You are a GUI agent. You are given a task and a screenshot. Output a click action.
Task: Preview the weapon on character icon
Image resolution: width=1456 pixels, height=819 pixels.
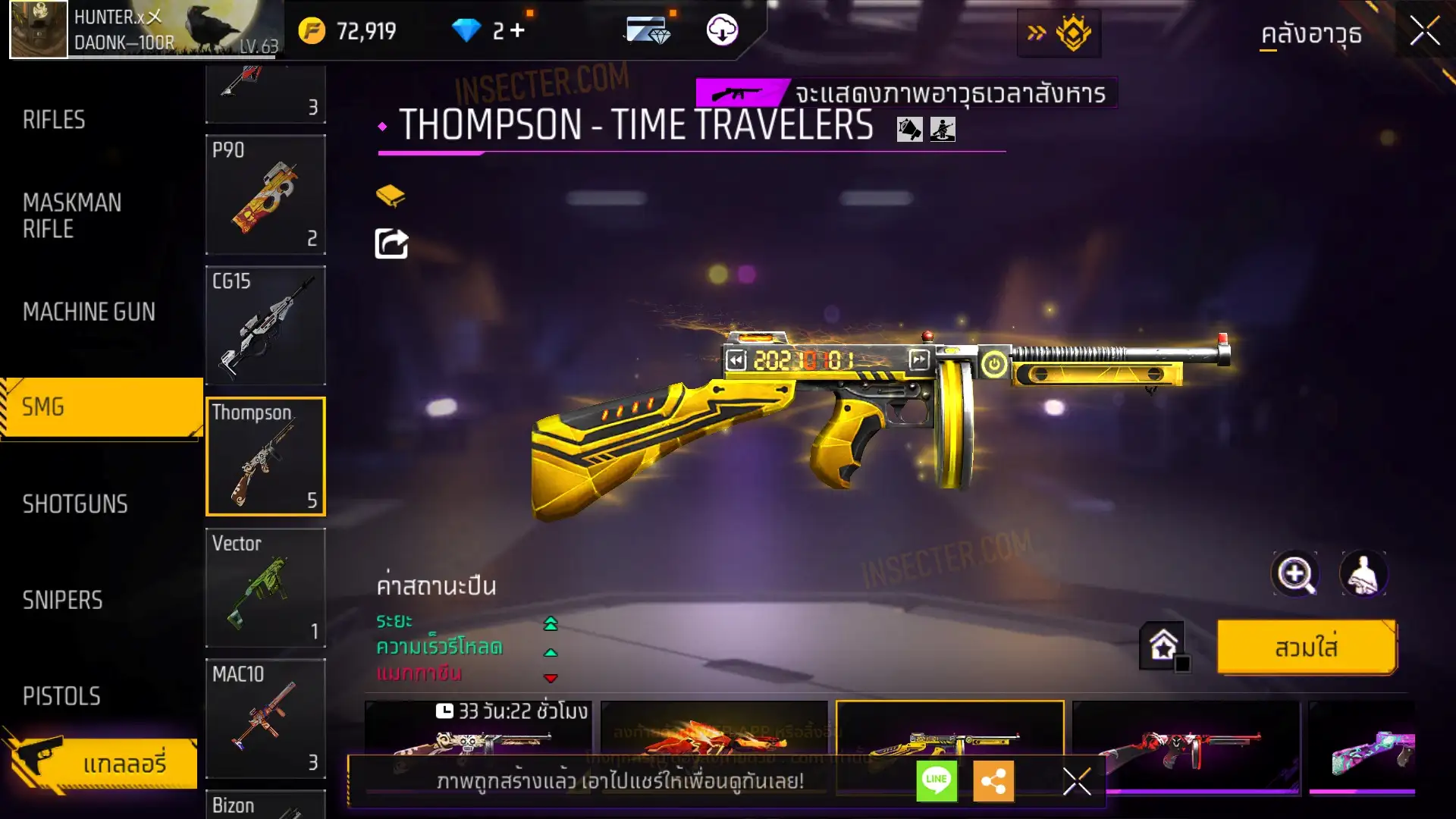point(1363,574)
